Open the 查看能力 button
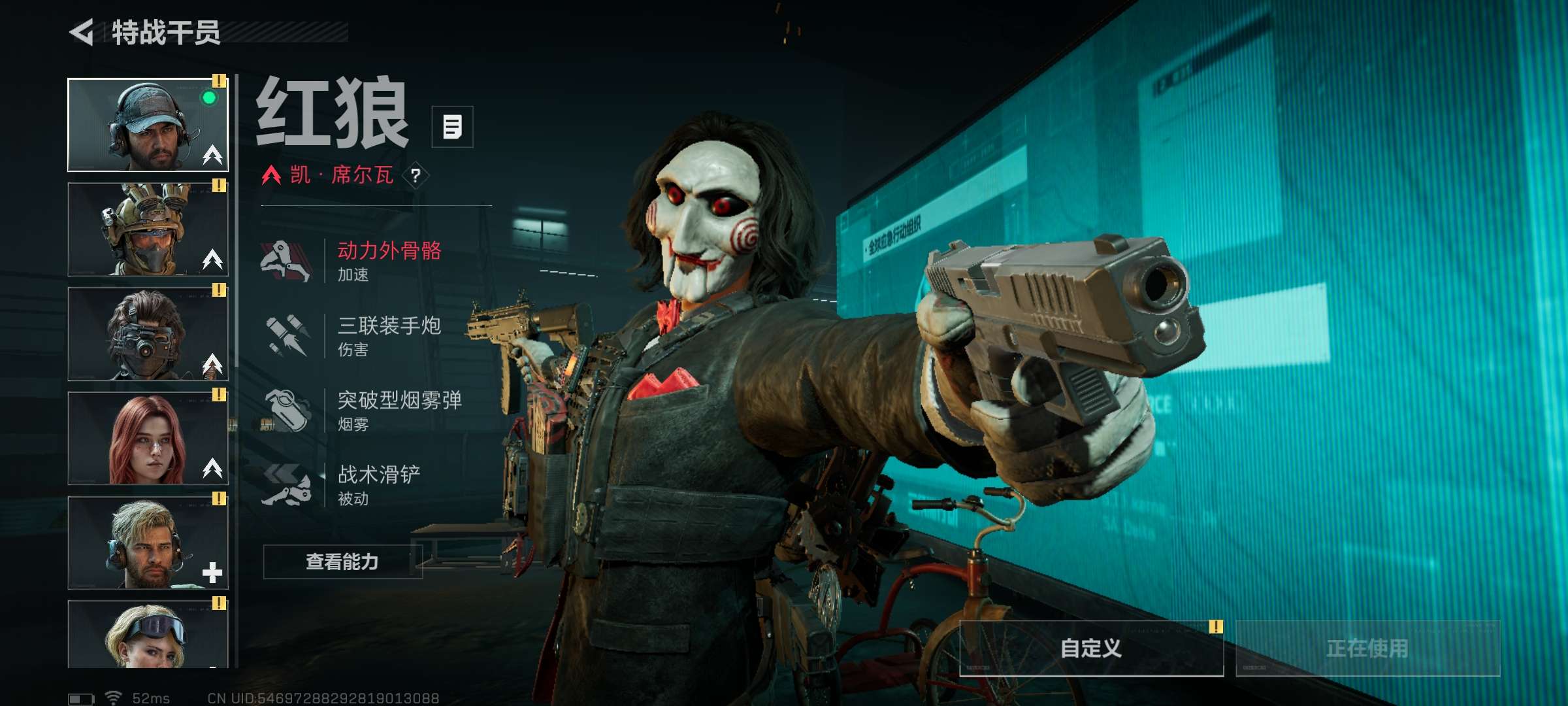The image size is (1568, 706). click(x=342, y=562)
